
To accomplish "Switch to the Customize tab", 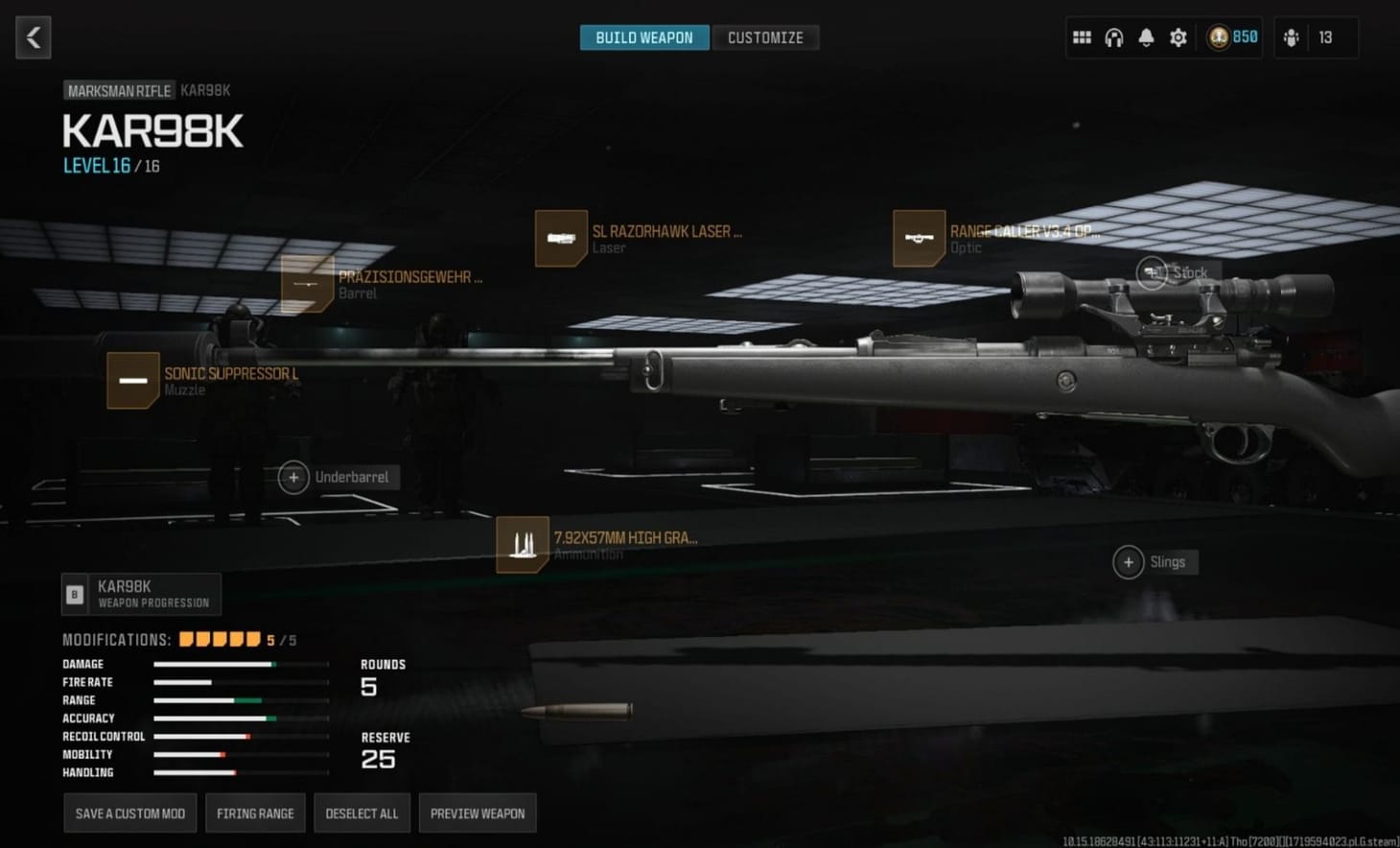I will click(x=766, y=36).
